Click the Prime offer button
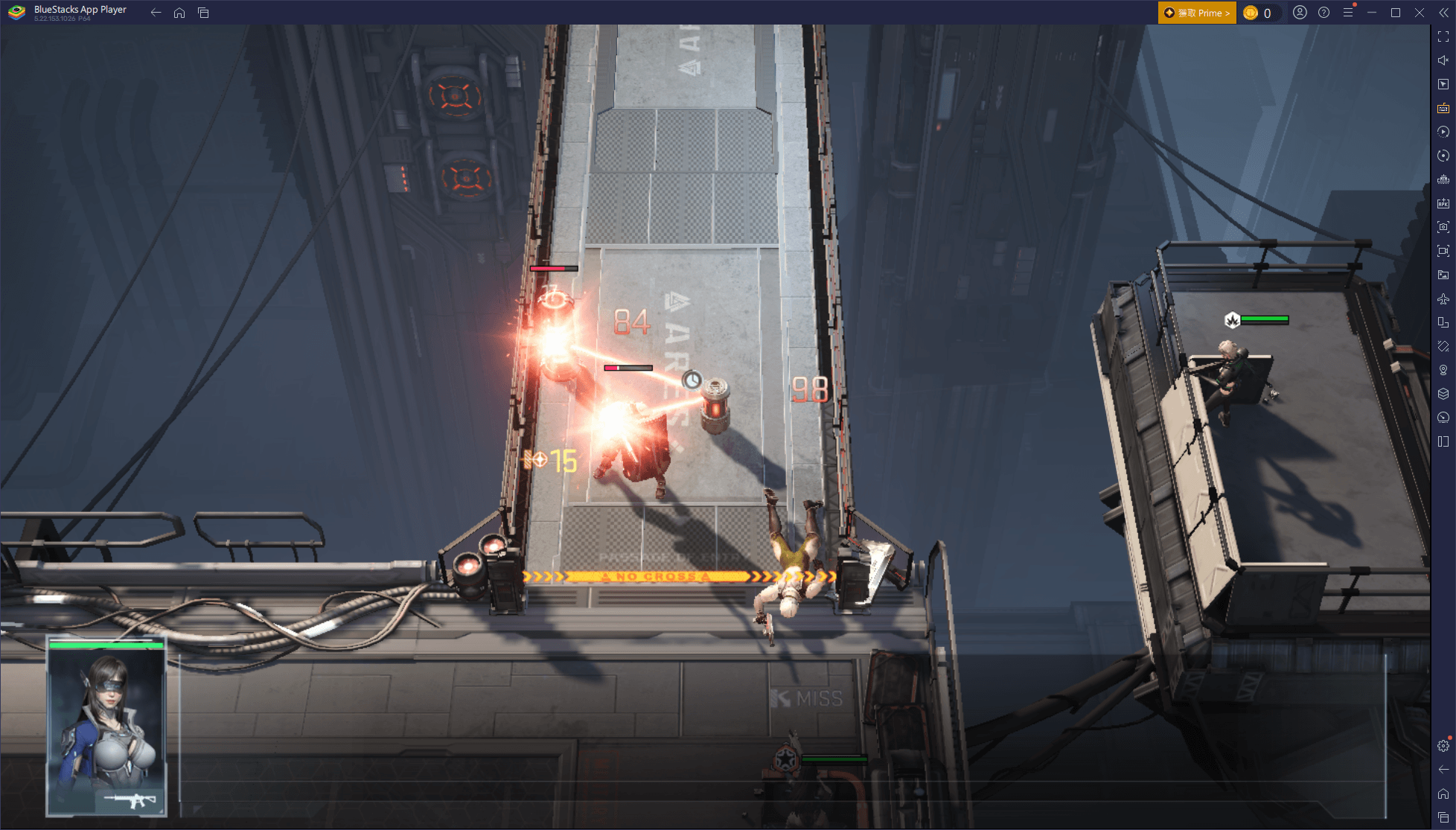Image resolution: width=1456 pixels, height=830 pixels. (x=1196, y=13)
